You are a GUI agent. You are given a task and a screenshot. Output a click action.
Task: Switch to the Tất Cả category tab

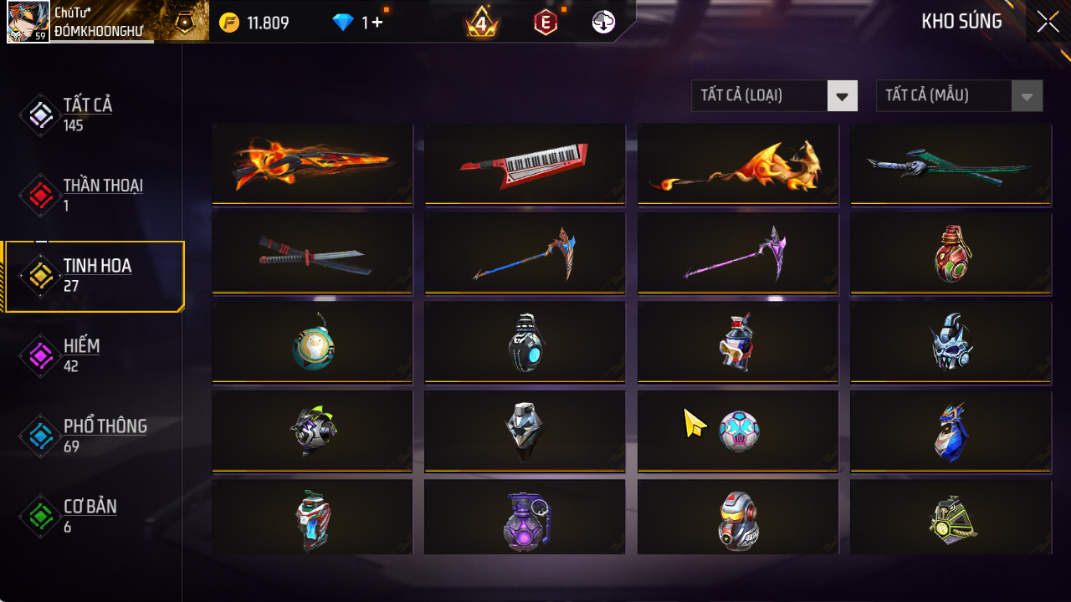tap(87, 114)
